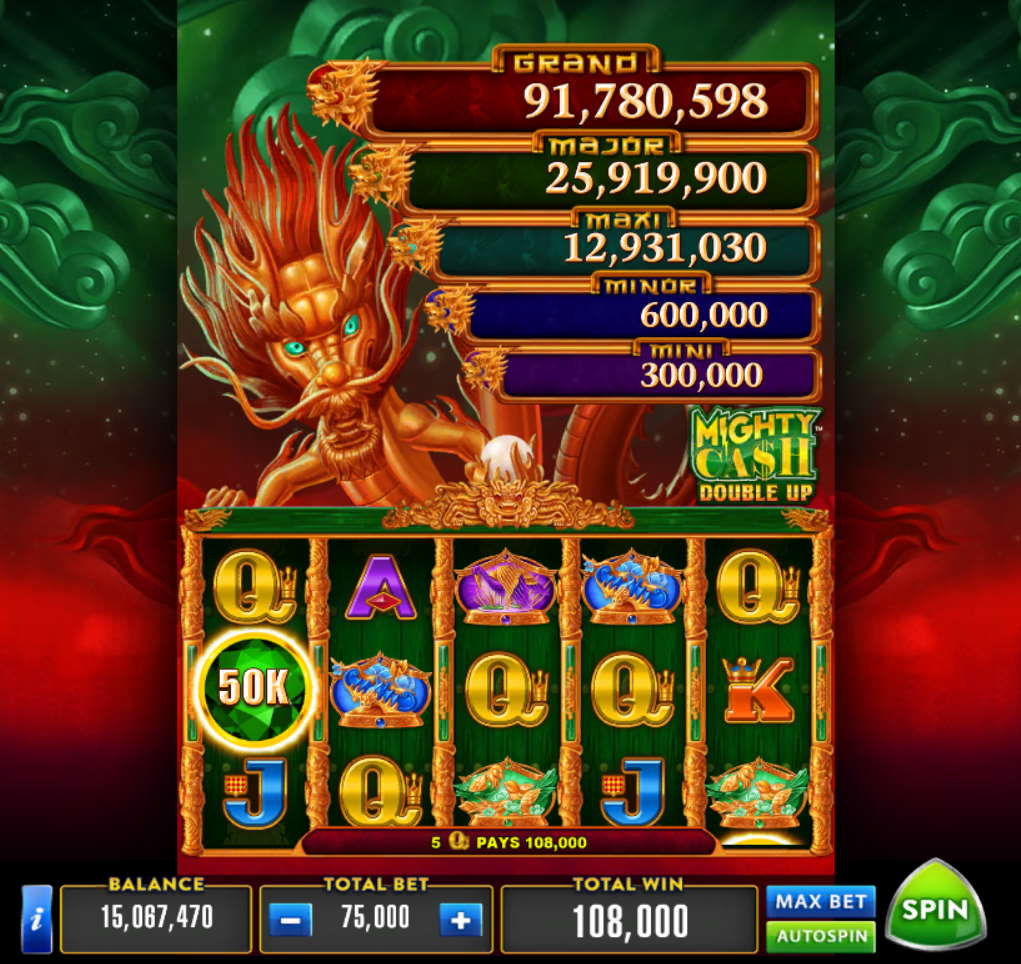Set the wager with MAX BET
1021x964 pixels.
(x=820, y=902)
